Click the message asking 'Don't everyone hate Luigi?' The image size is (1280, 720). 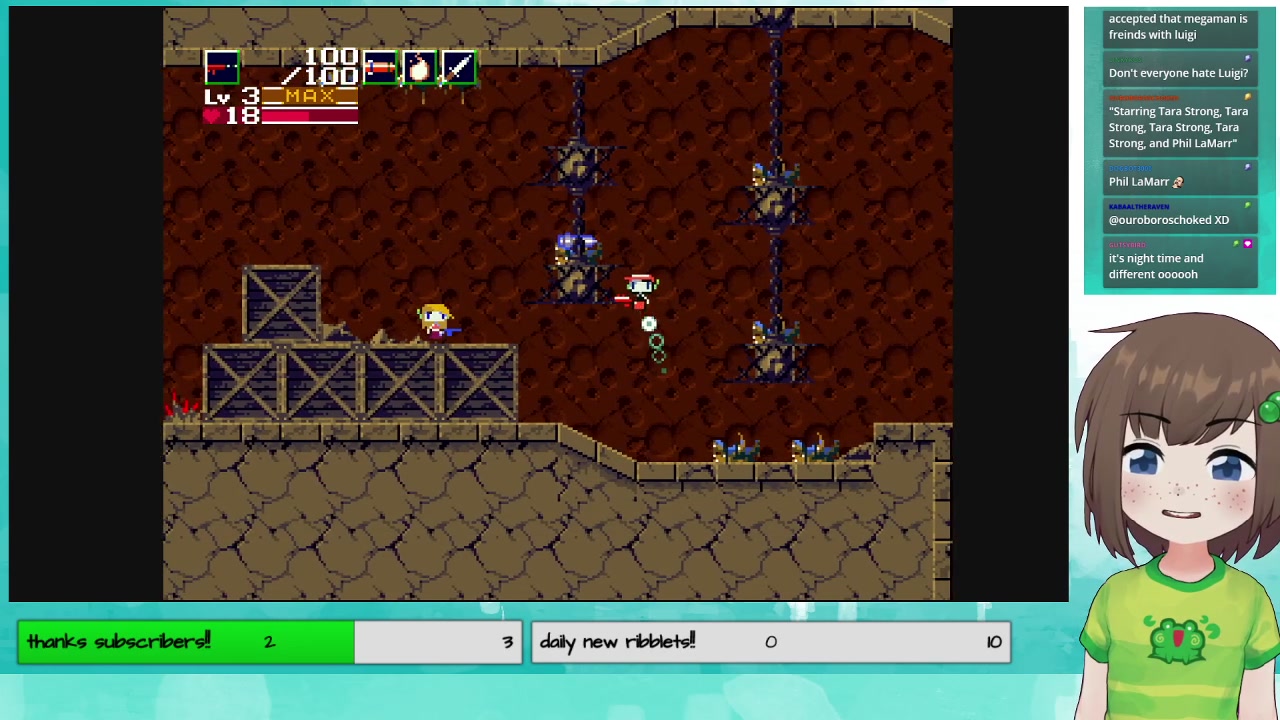click(1178, 72)
